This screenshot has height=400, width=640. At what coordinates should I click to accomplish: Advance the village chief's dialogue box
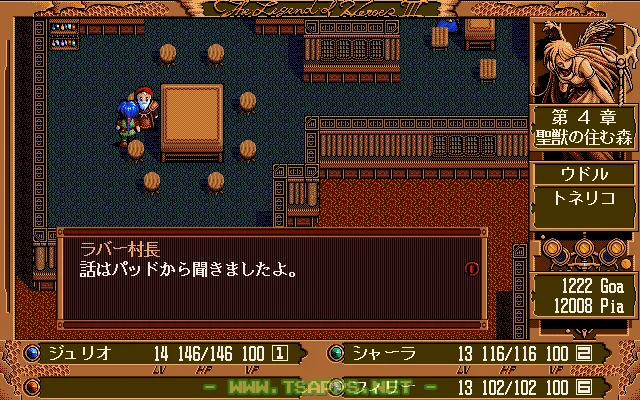pos(270,277)
